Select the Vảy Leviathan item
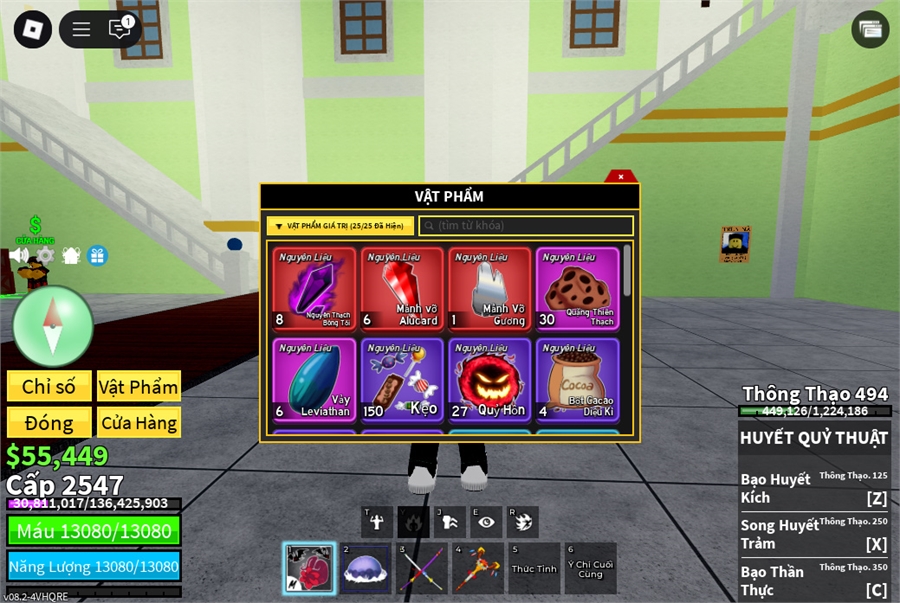 [x=314, y=379]
